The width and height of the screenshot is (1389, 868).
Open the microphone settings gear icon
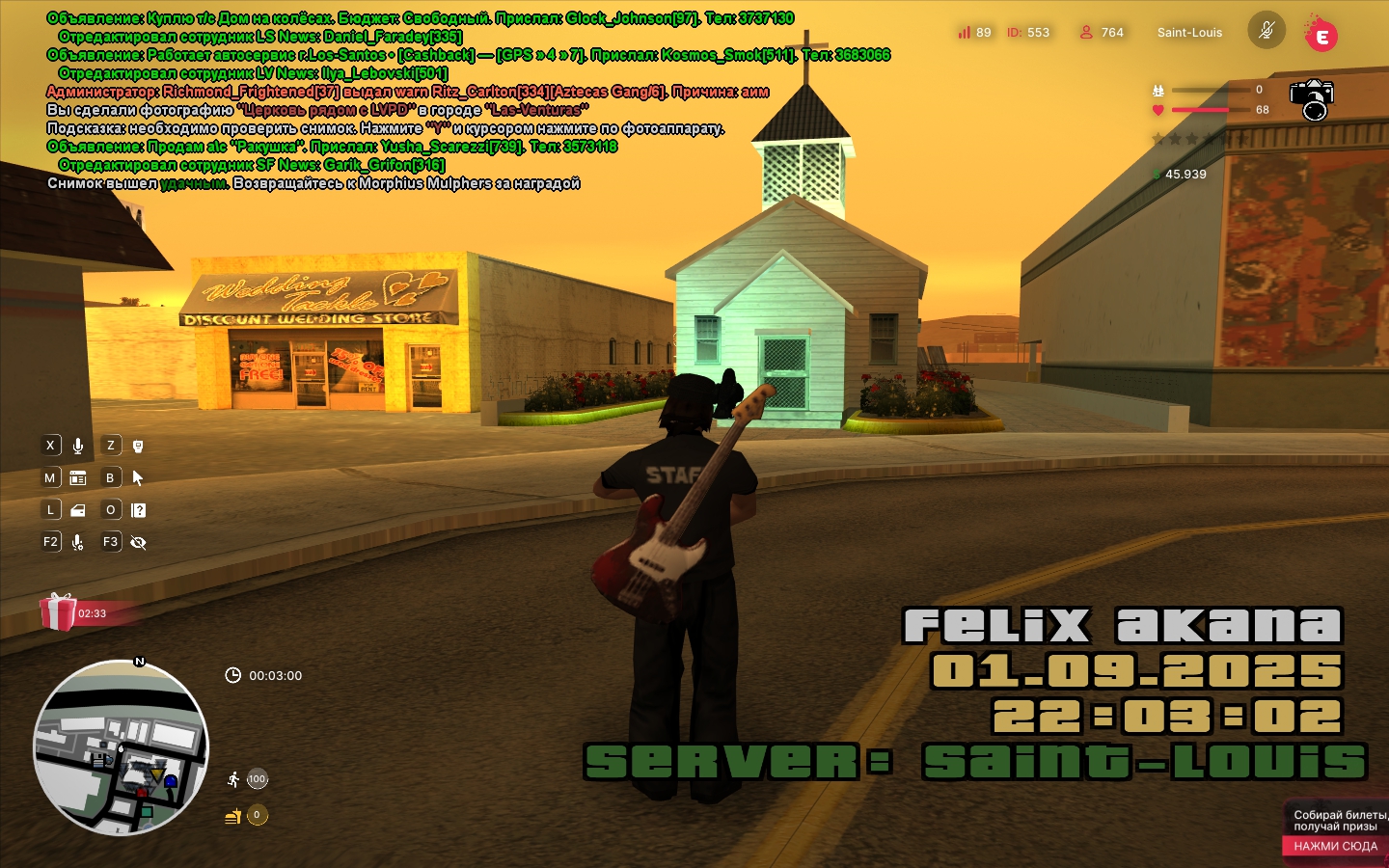78,542
